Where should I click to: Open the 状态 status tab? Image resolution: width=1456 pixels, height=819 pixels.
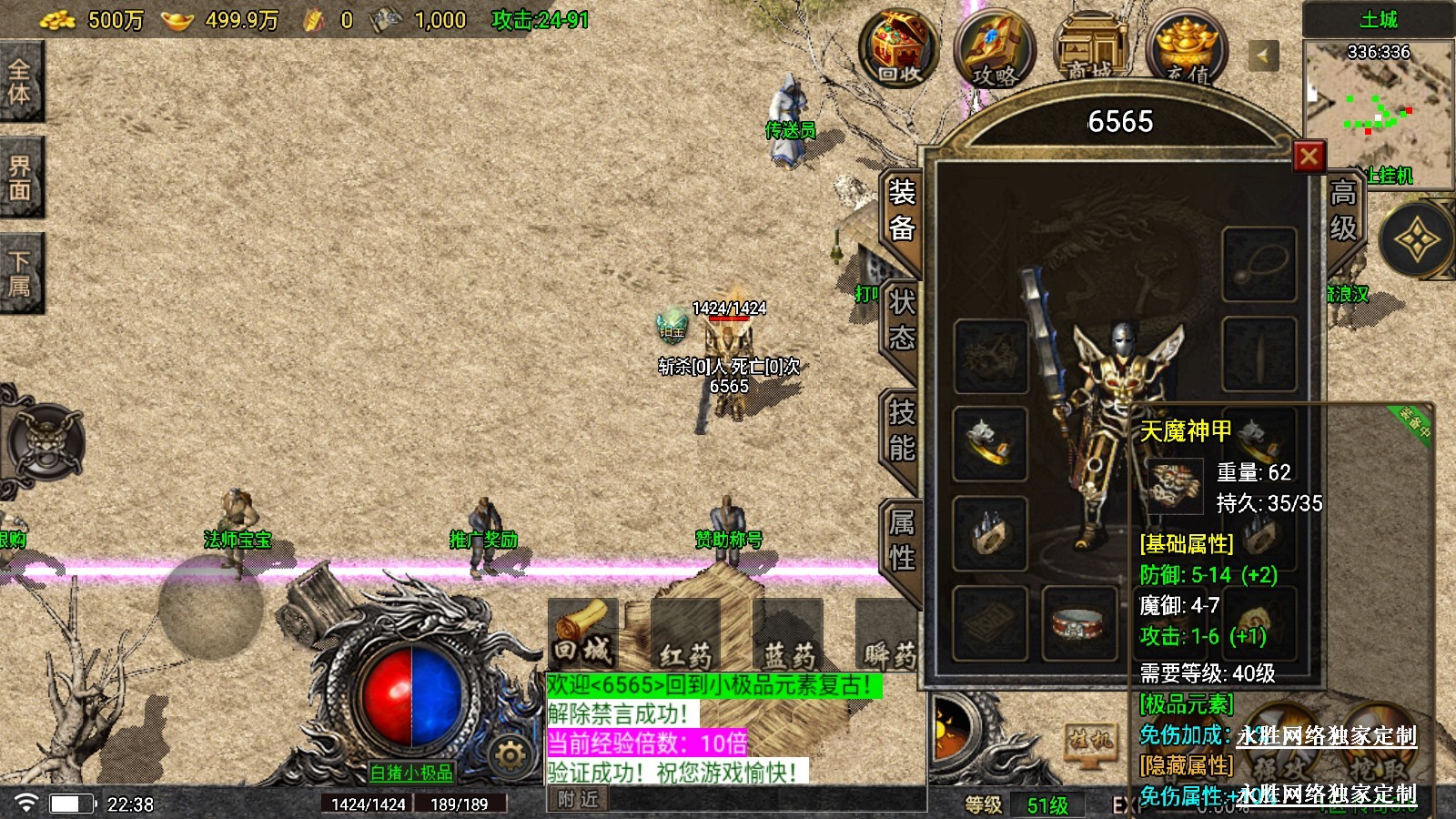pyautogui.click(x=901, y=320)
